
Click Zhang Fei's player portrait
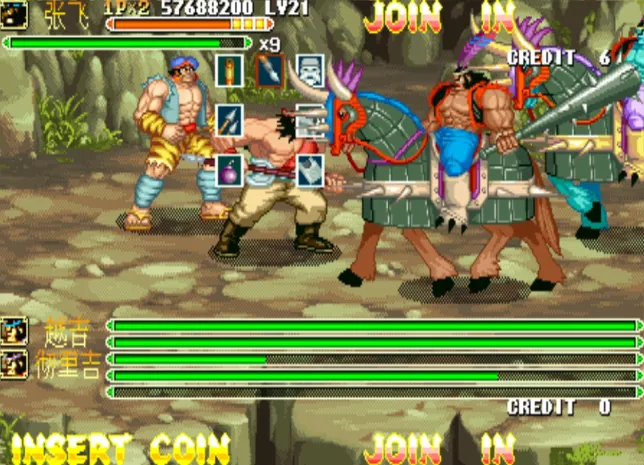click(14, 12)
